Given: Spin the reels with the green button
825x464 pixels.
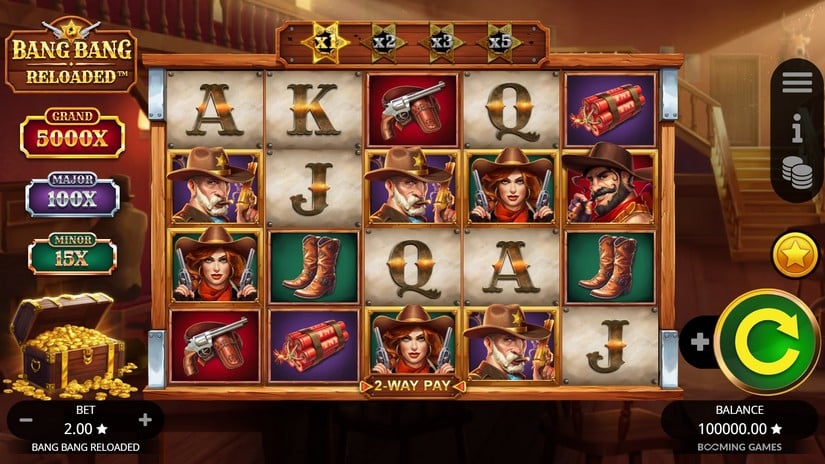Looking at the screenshot, I should tap(767, 341).
